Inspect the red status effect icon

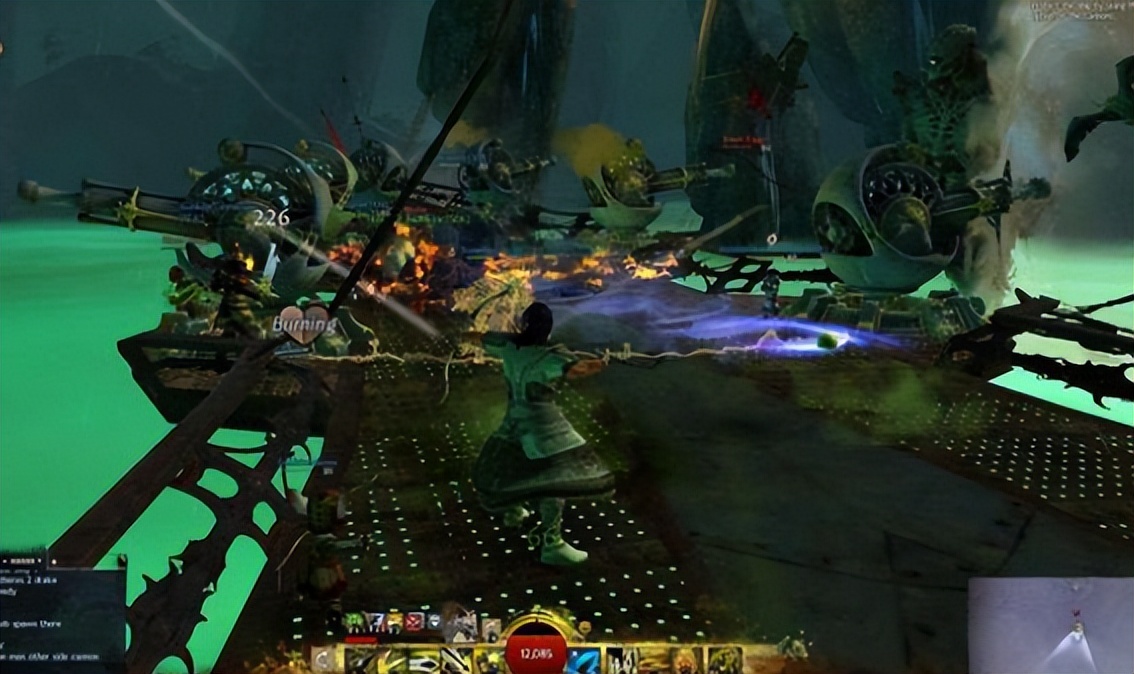[x=413, y=622]
